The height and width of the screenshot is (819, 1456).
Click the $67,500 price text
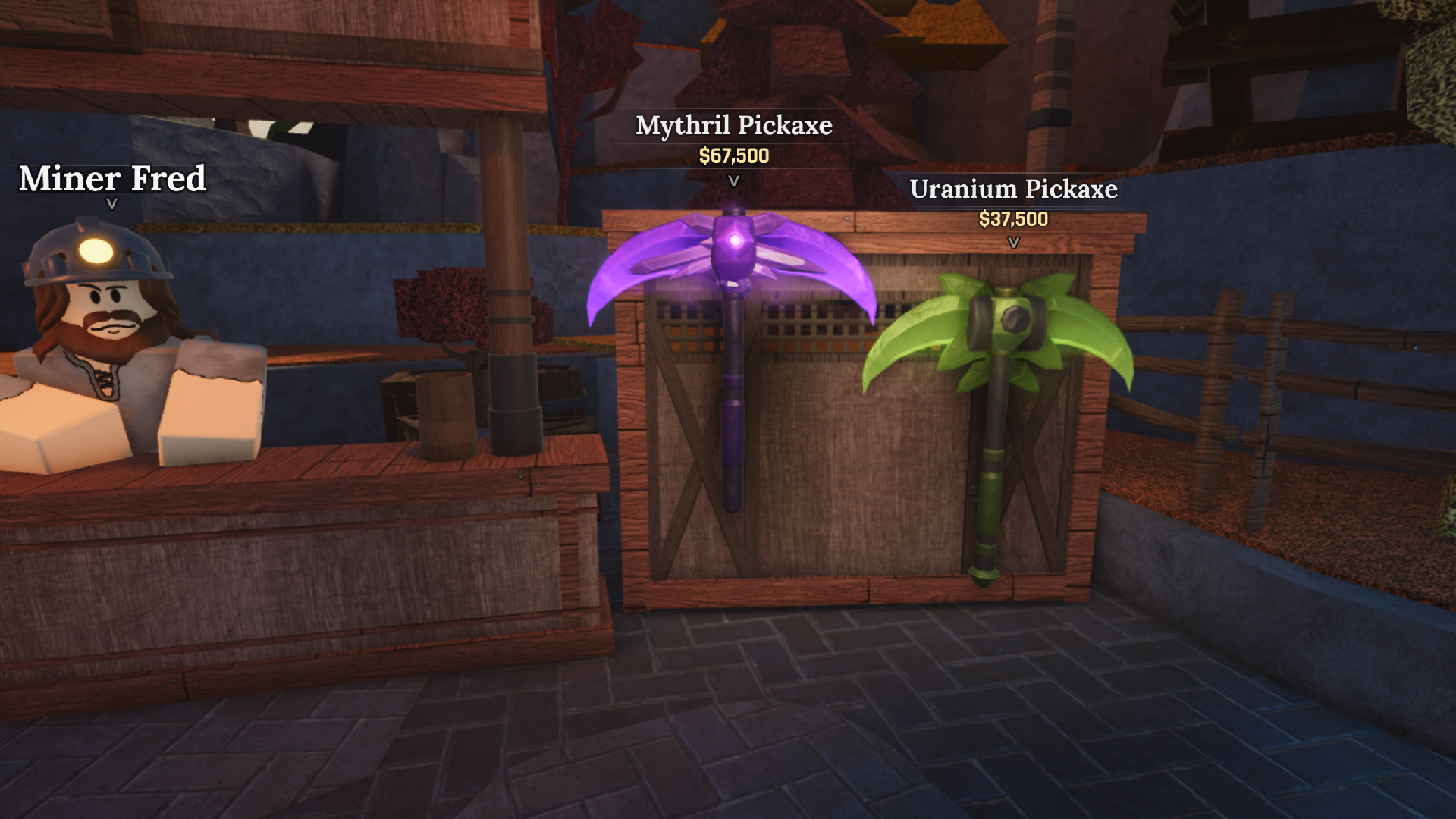[x=733, y=156]
